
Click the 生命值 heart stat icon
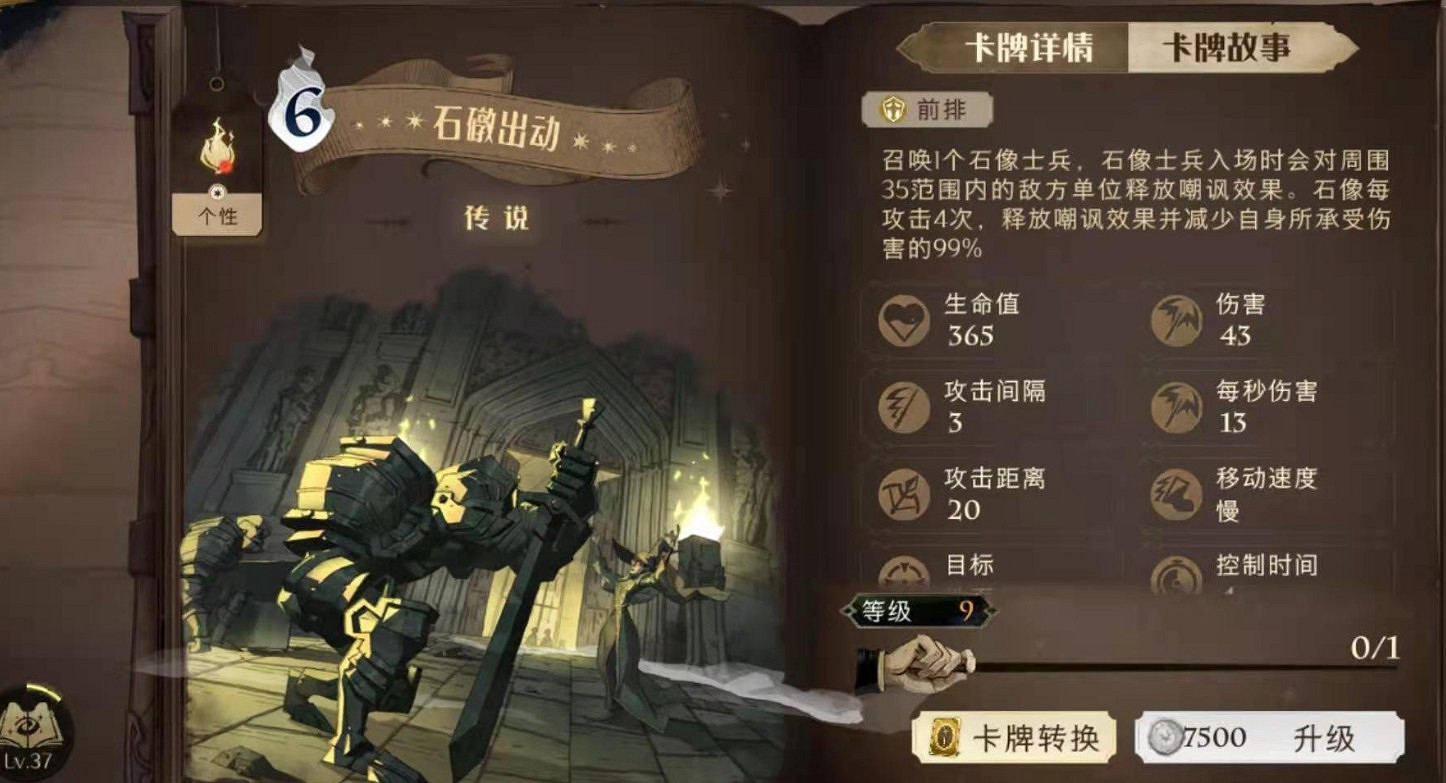click(x=905, y=320)
